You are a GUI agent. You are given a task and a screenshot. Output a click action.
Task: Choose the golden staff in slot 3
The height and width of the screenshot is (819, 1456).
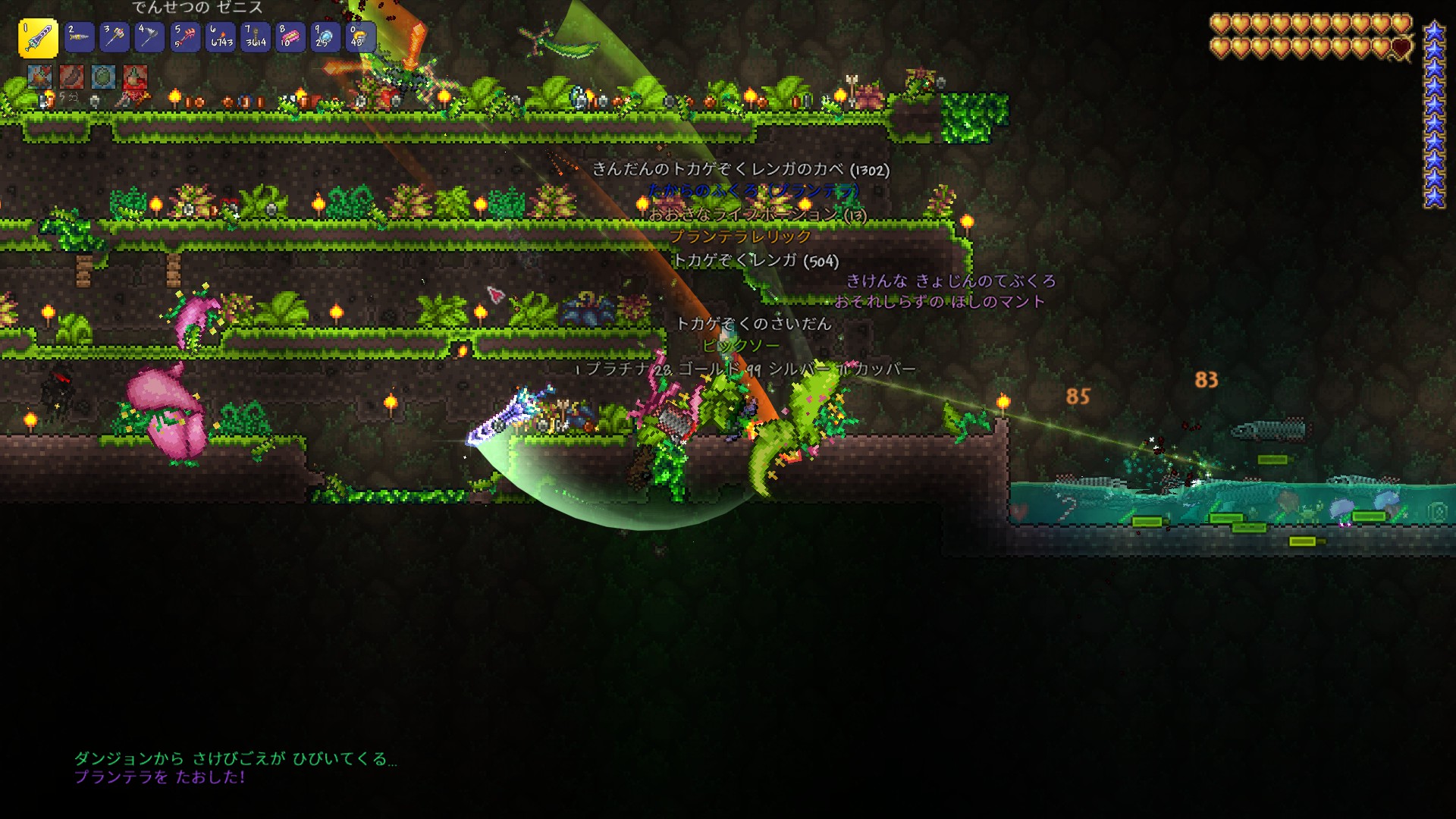tap(115, 37)
